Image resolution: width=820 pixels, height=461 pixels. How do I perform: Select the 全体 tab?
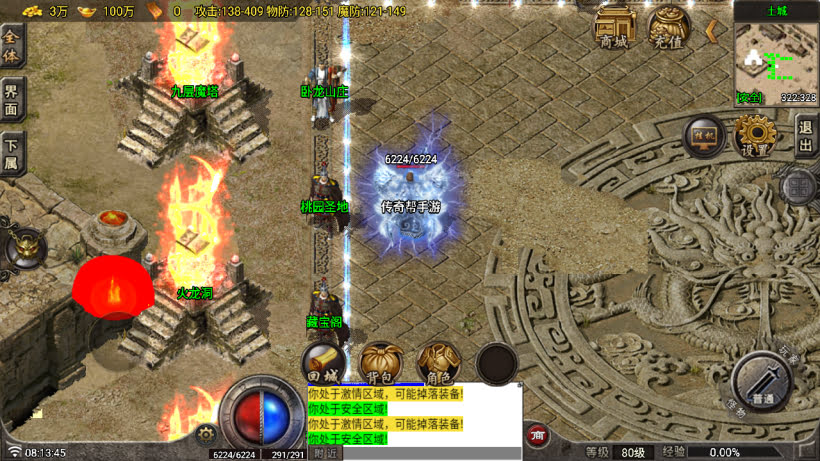pyautogui.click(x=12, y=45)
